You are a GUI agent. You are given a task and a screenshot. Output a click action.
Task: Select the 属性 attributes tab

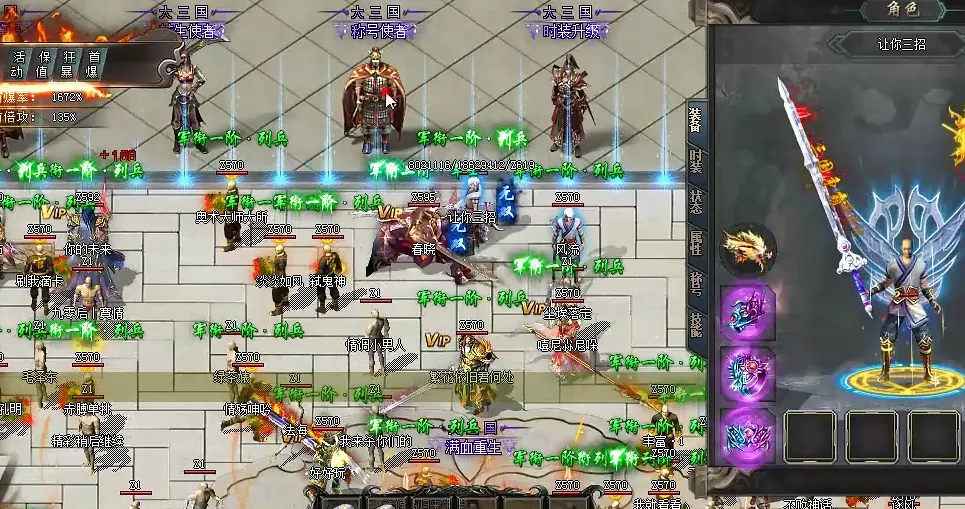[696, 244]
